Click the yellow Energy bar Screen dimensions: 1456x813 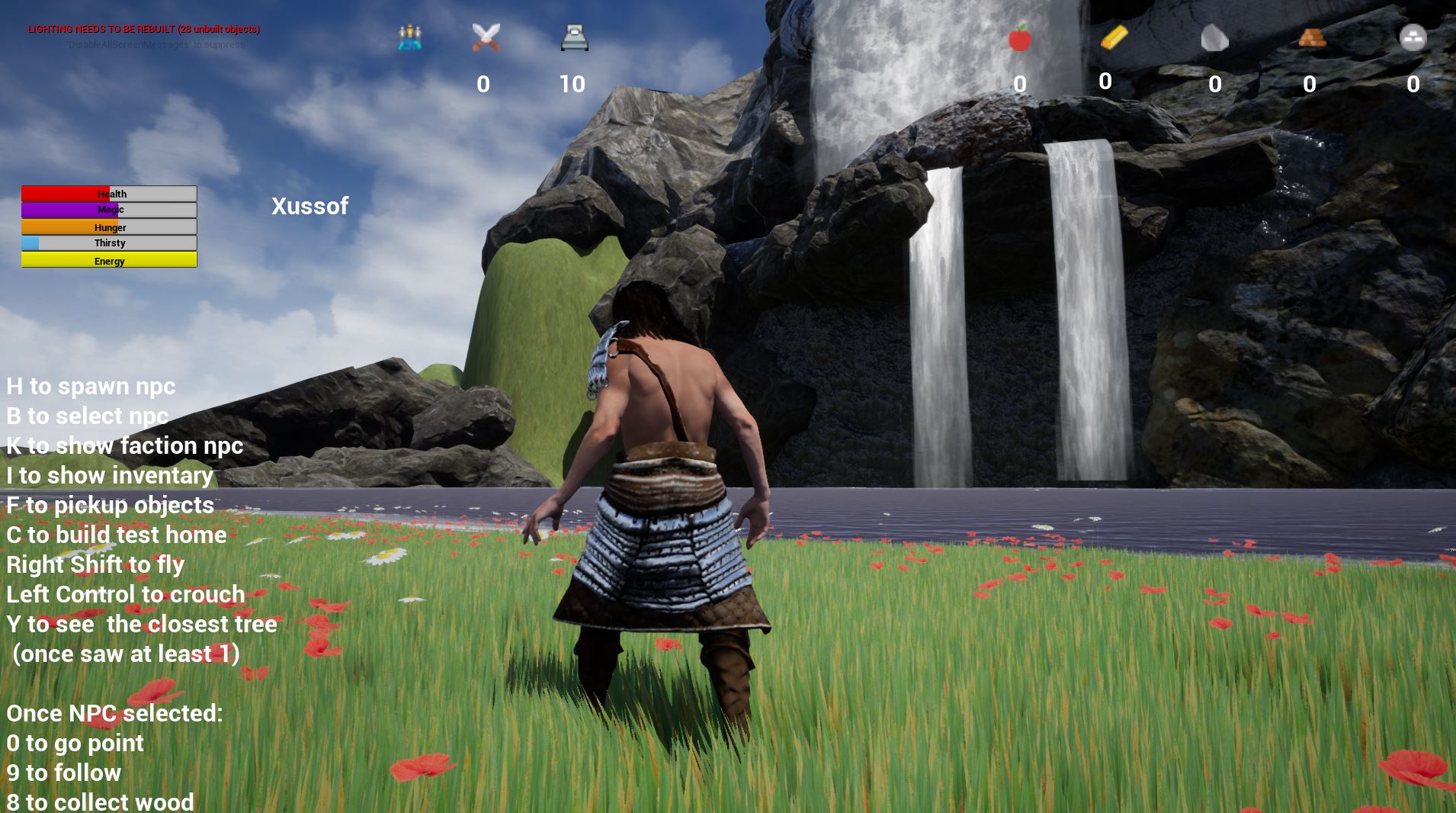(x=108, y=260)
